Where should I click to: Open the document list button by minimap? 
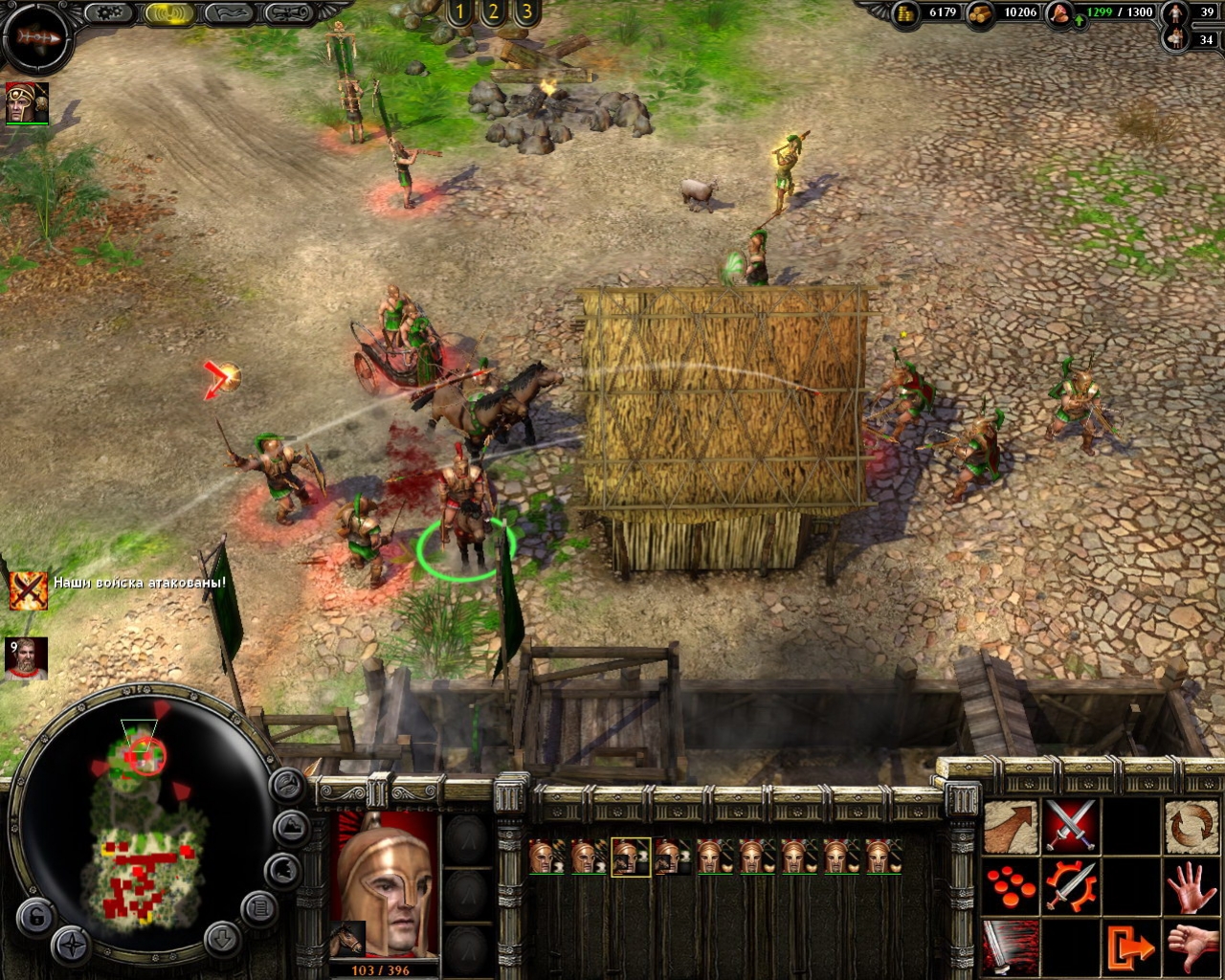click(x=258, y=905)
